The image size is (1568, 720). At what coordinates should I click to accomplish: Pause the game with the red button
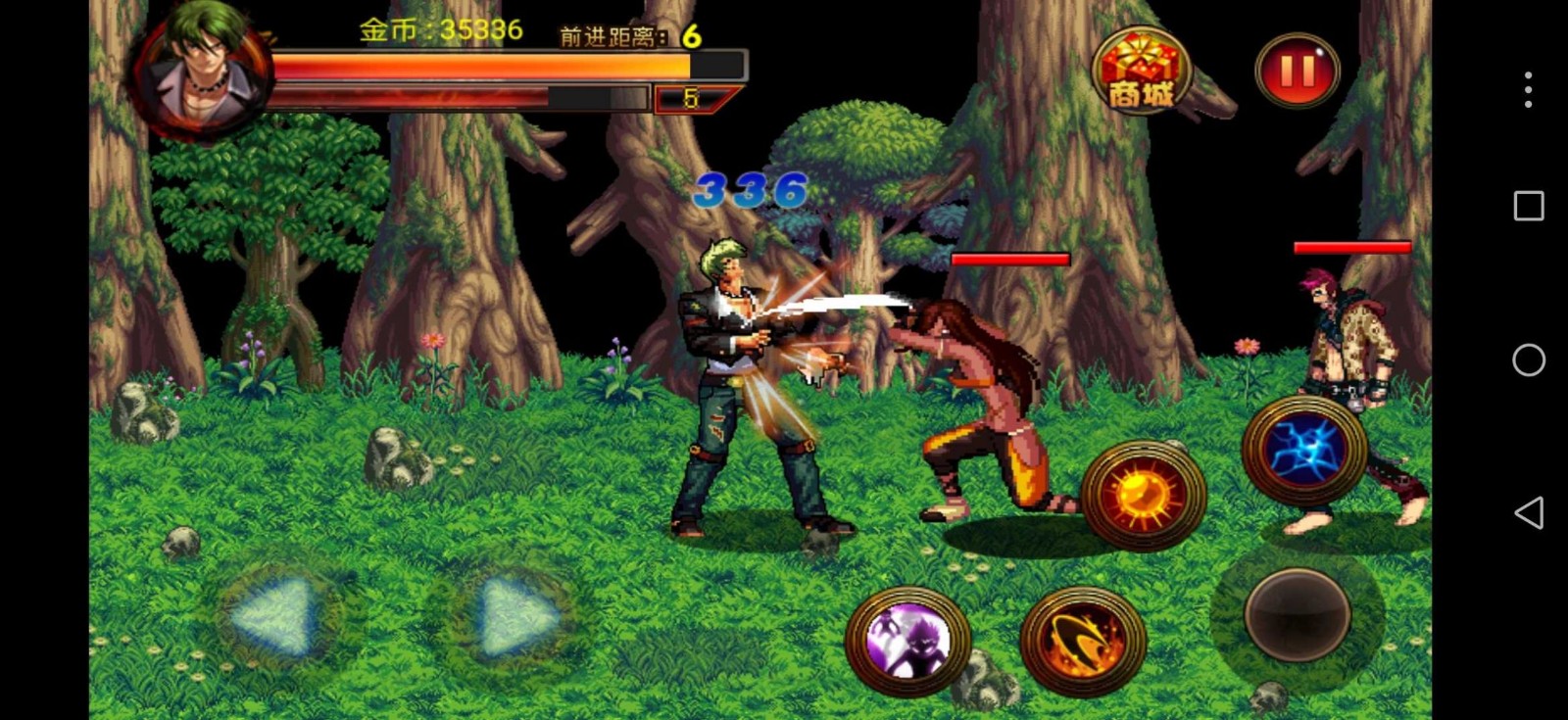pyautogui.click(x=1297, y=71)
